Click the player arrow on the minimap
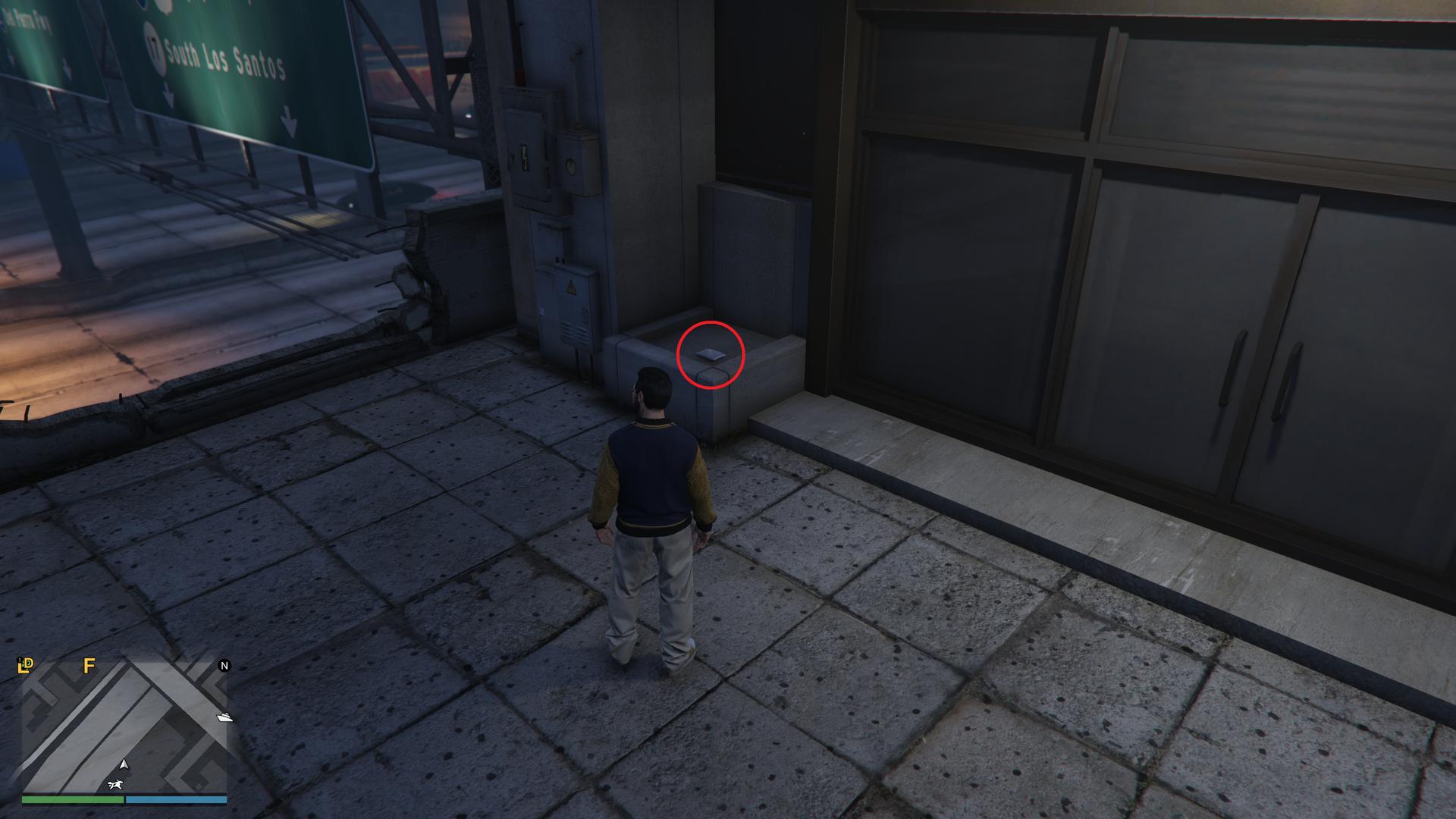This screenshot has width=1456, height=819. 124,764
